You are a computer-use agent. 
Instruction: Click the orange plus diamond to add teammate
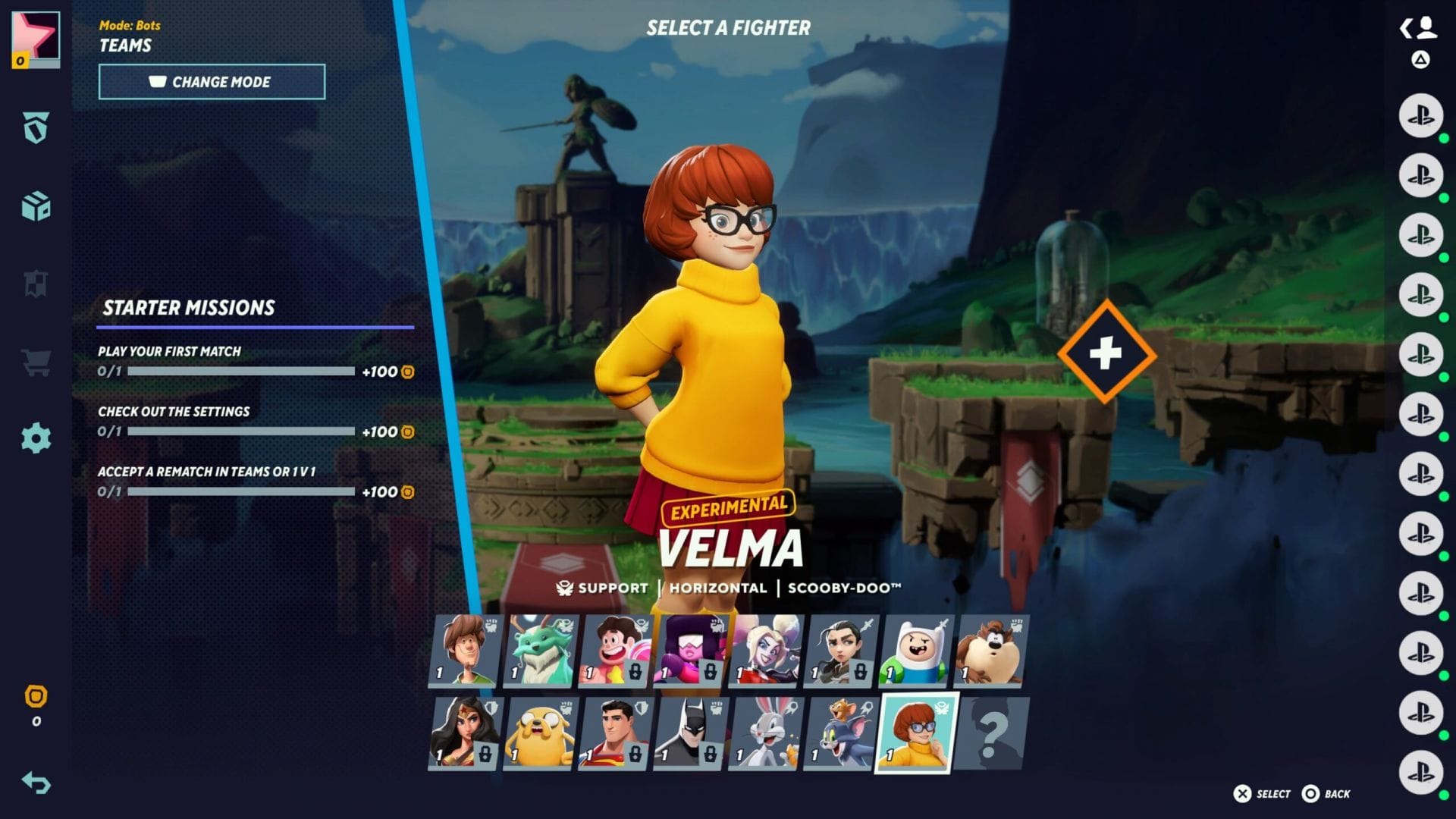pos(1106,353)
